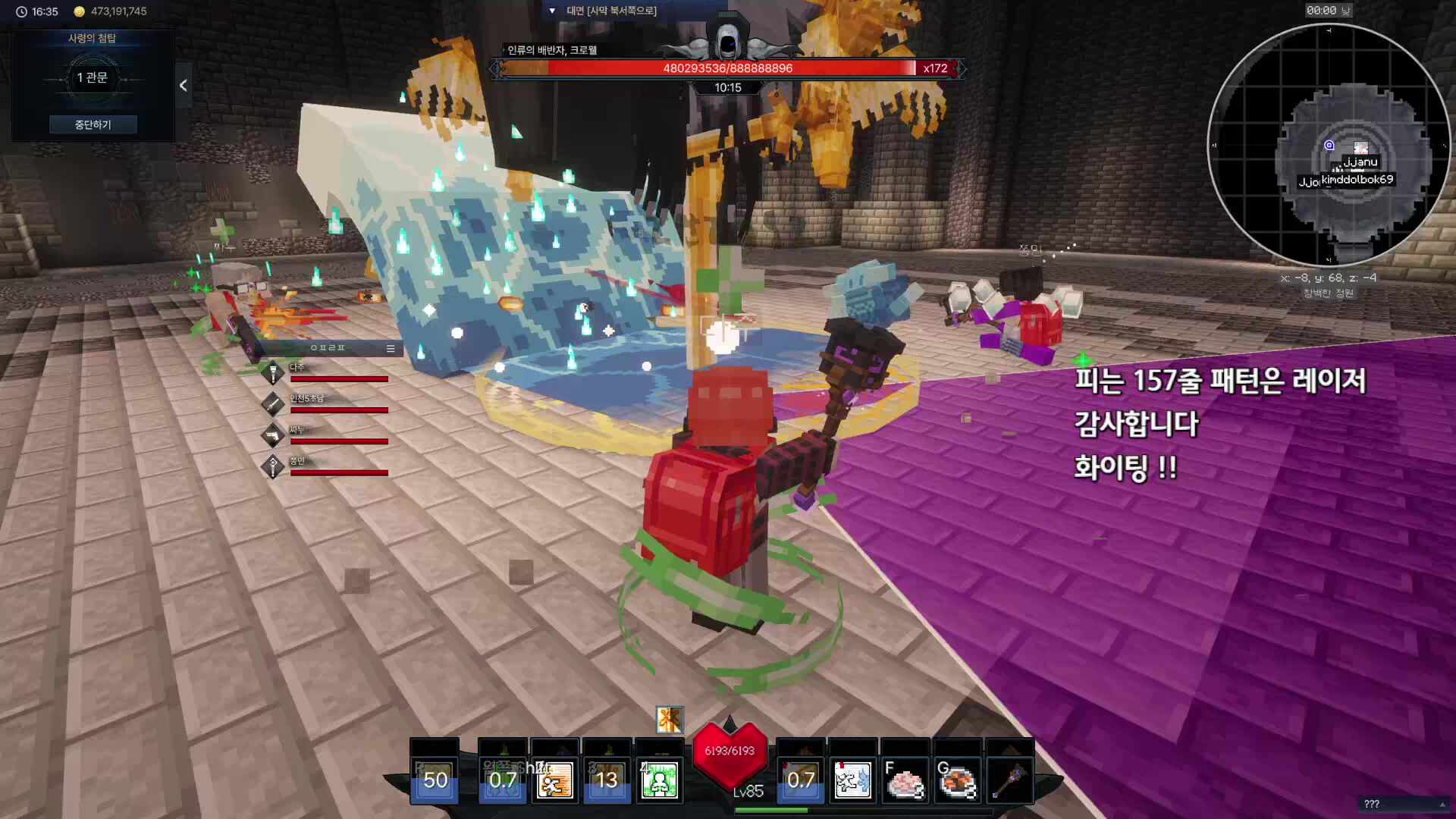The image size is (1456, 819).
Task: Activate the orange running-figure dash skill
Action: tap(554, 780)
